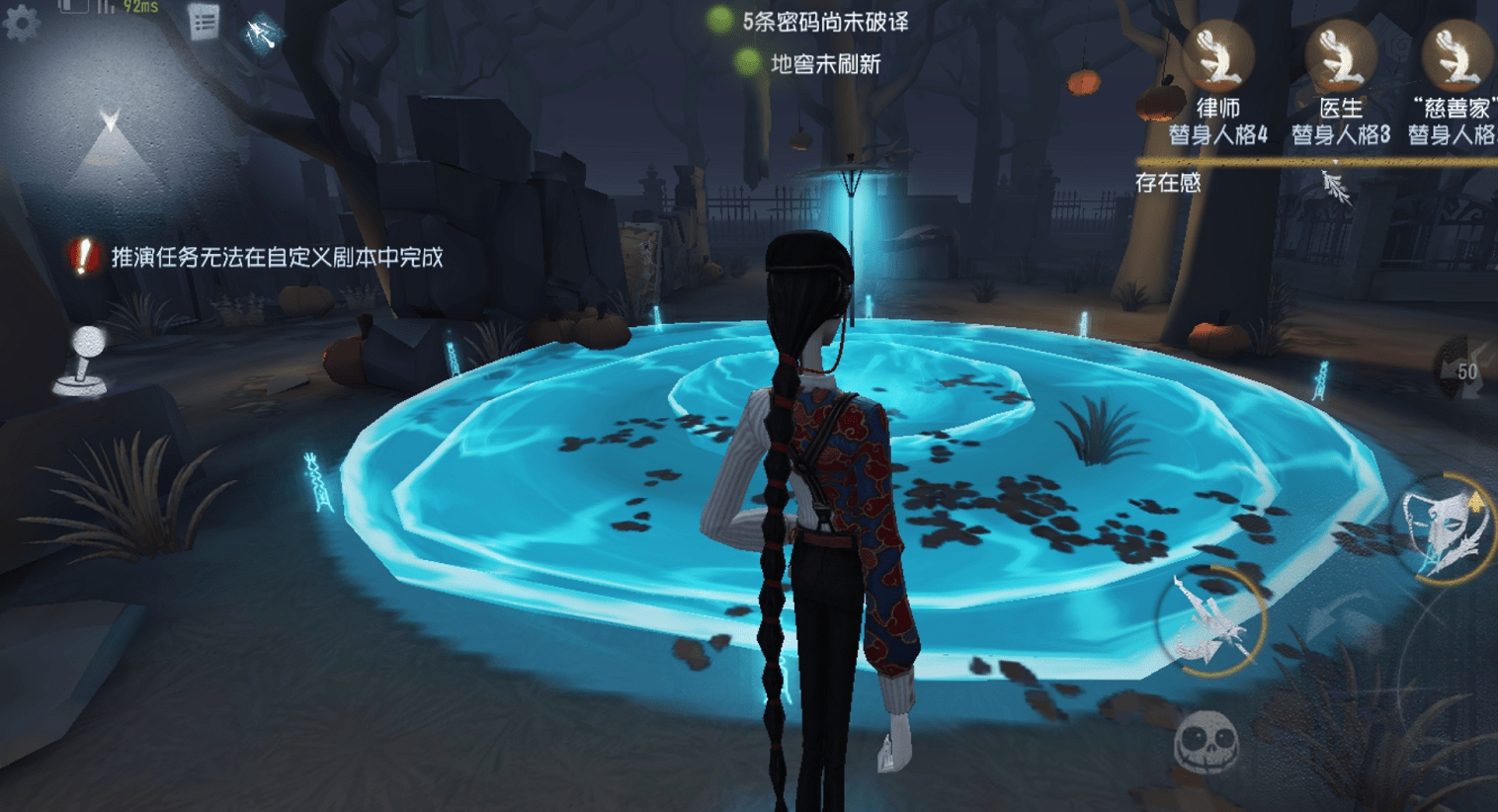Image resolution: width=1498 pixels, height=812 pixels.
Task: Select the glowing dart marker icon top-left
Action: click(x=265, y=32)
